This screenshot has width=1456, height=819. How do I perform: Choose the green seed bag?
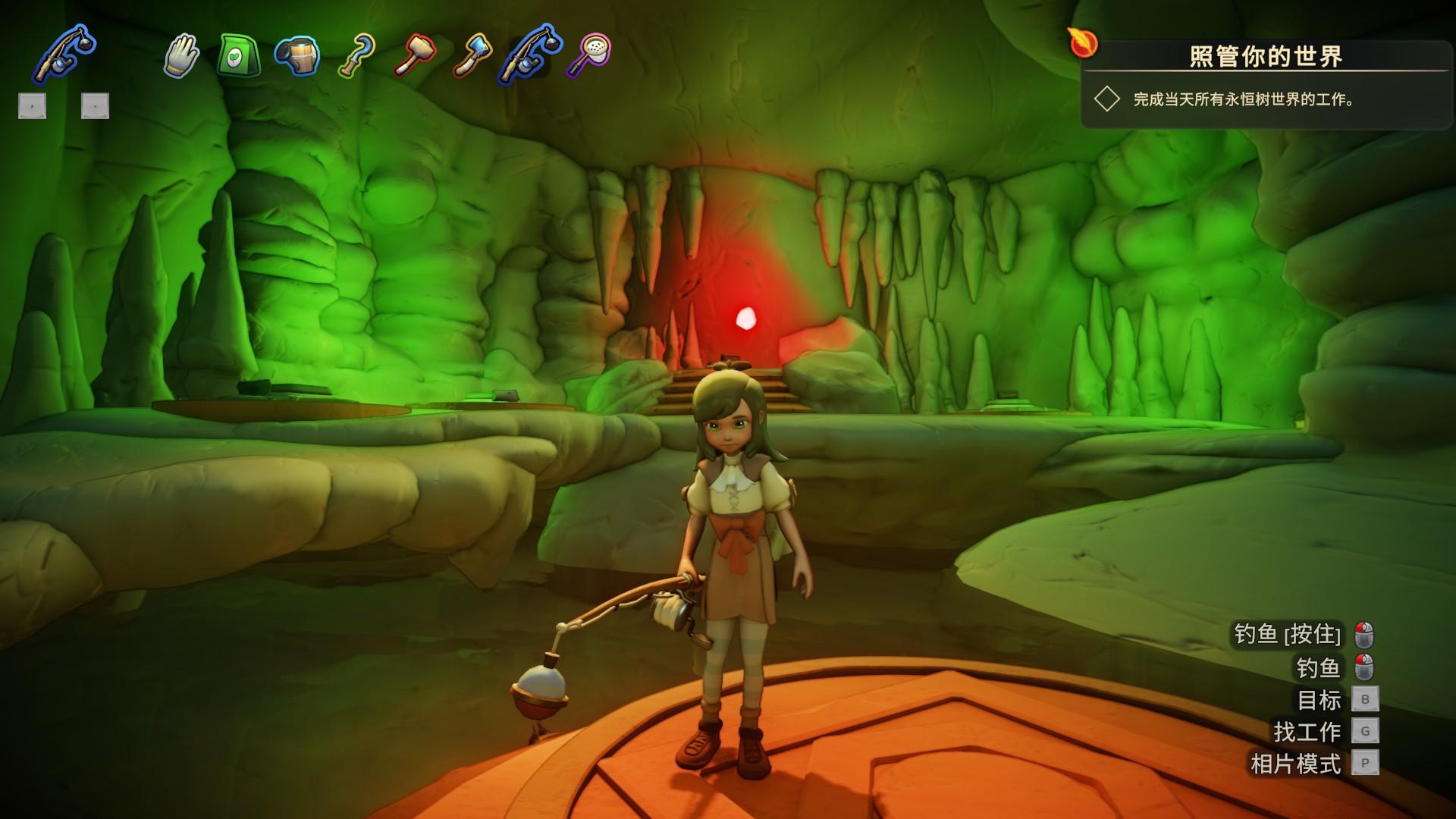[239, 56]
